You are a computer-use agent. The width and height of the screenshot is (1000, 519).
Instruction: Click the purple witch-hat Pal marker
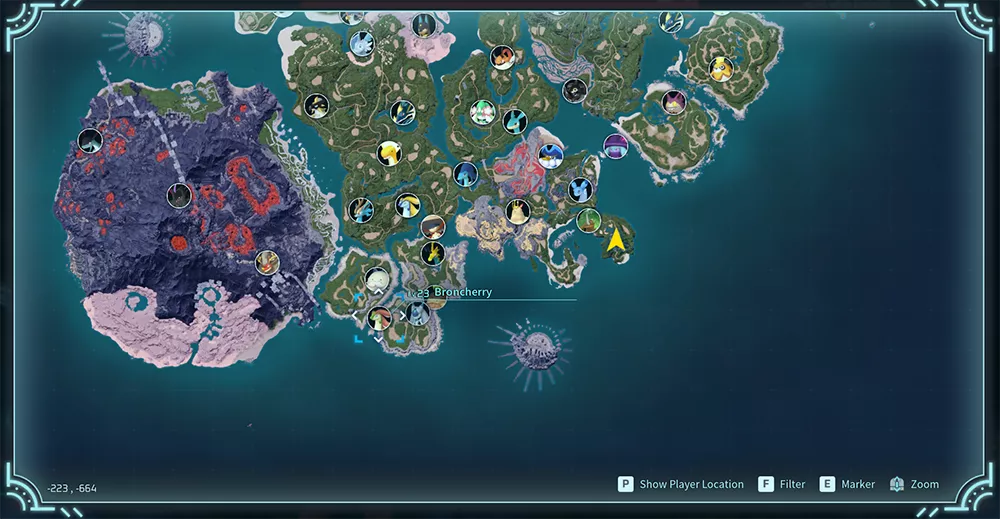[x=615, y=146]
